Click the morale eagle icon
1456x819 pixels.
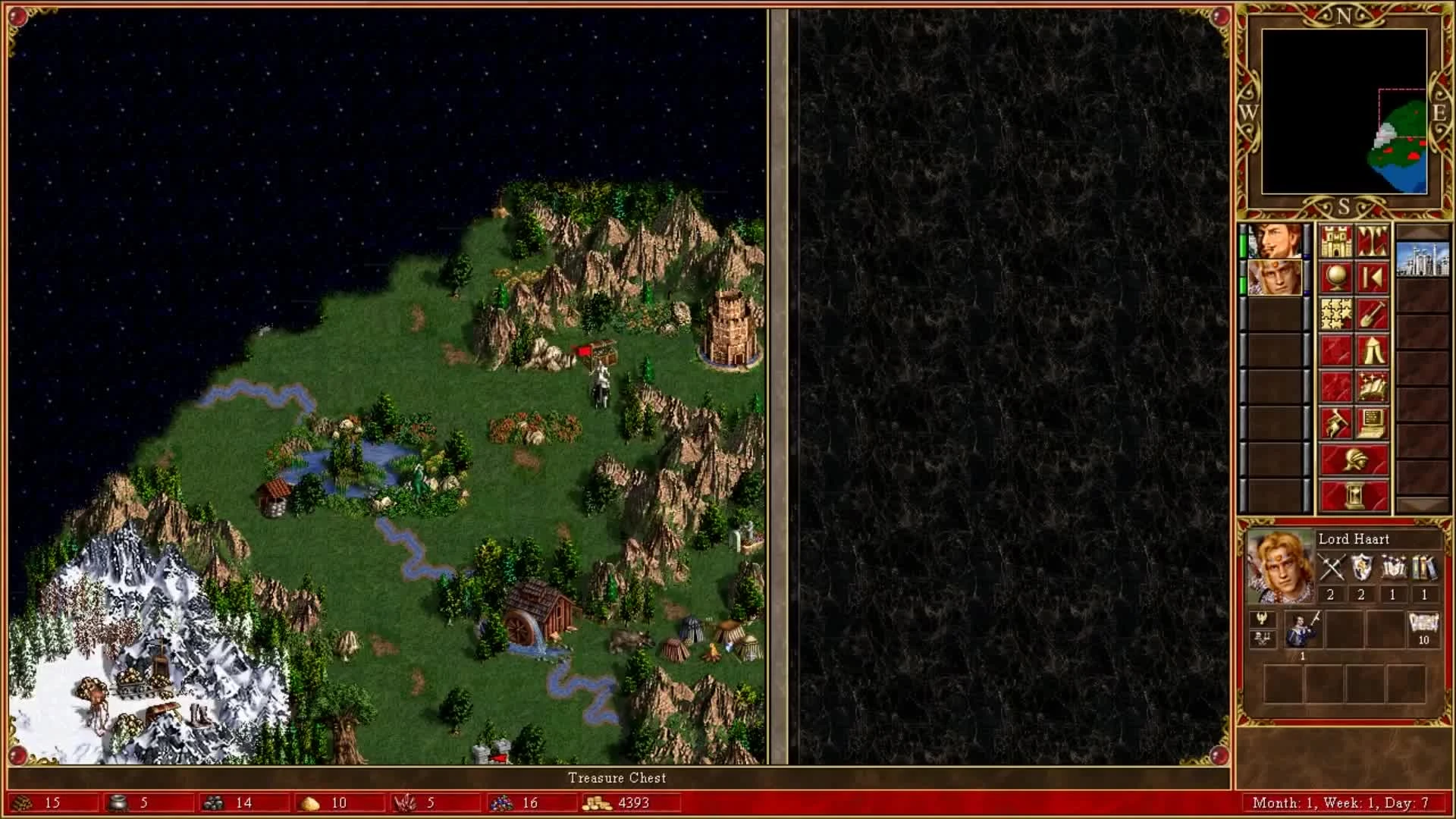point(1261,619)
